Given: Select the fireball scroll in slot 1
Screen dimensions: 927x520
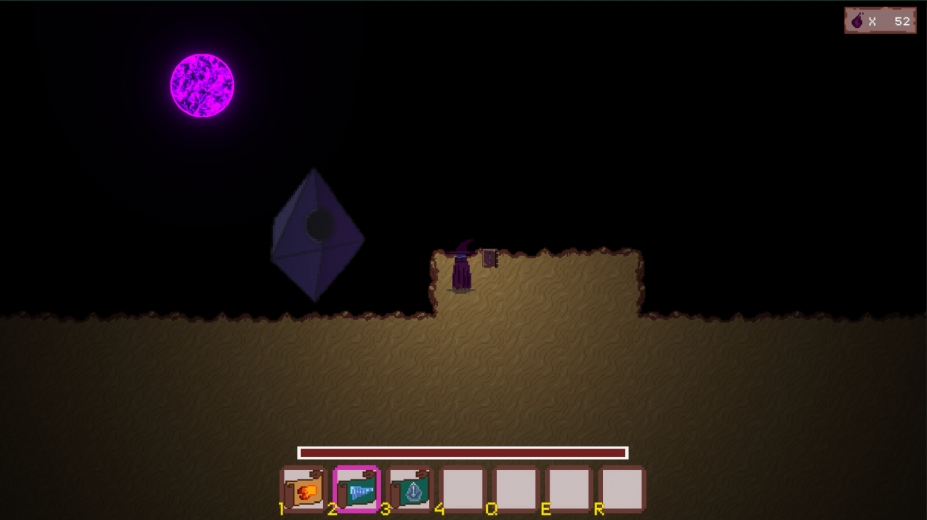Looking at the screenshot, I should click(x=304, y=490).
